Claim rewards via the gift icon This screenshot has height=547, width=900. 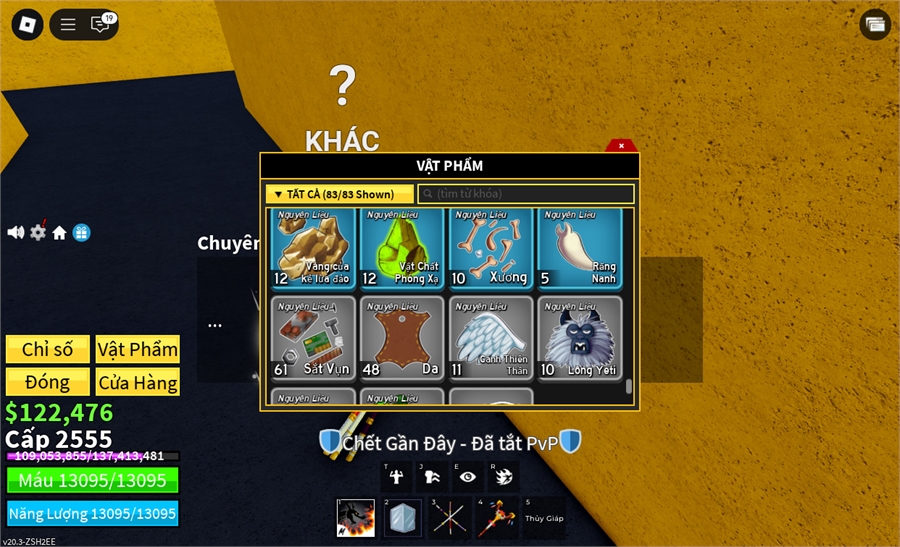[x=82, y=232]
